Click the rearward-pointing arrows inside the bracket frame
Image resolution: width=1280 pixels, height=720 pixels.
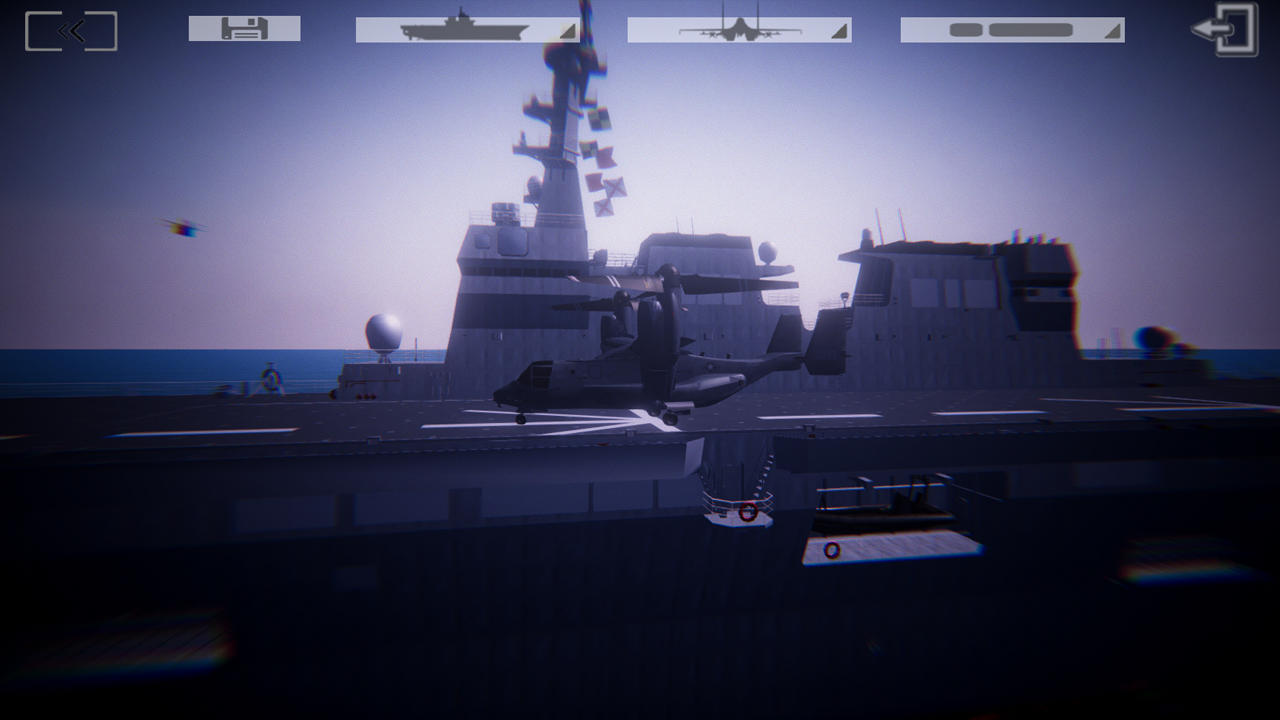69,30
